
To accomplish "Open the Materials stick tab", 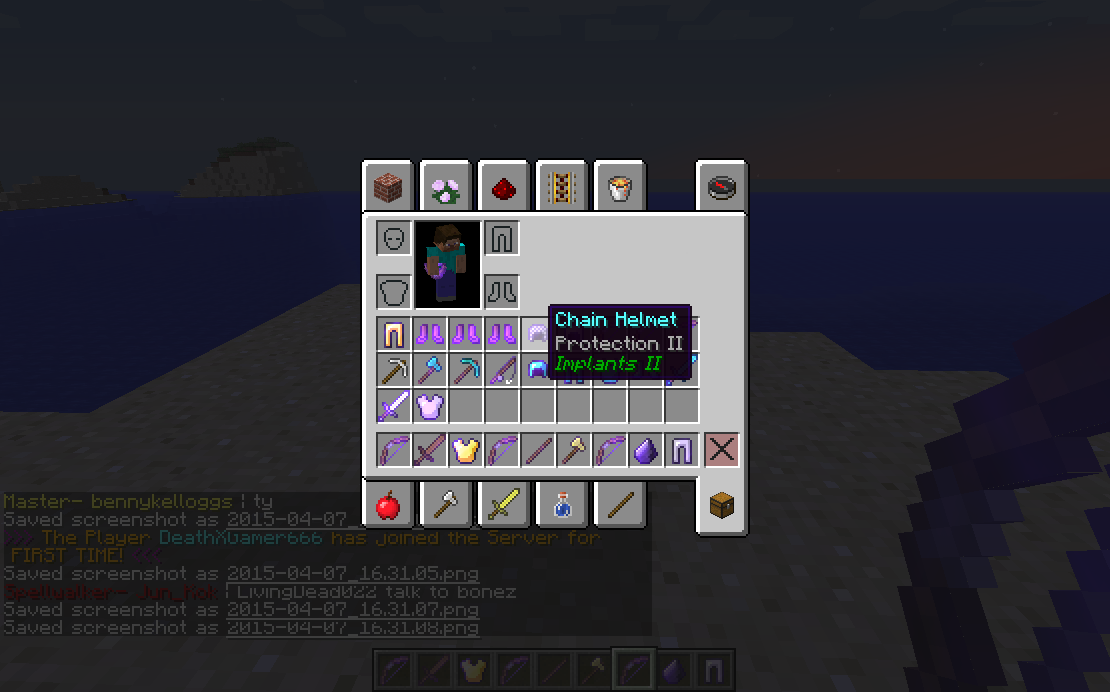I will pyautogui.click(x=619, y=506).
